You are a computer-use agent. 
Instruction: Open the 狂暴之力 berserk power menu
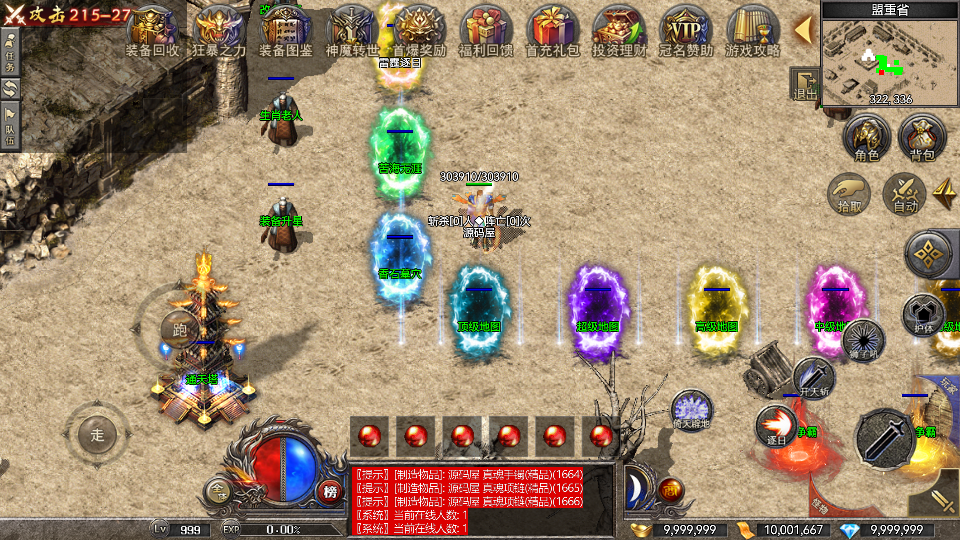click(219, 30)
